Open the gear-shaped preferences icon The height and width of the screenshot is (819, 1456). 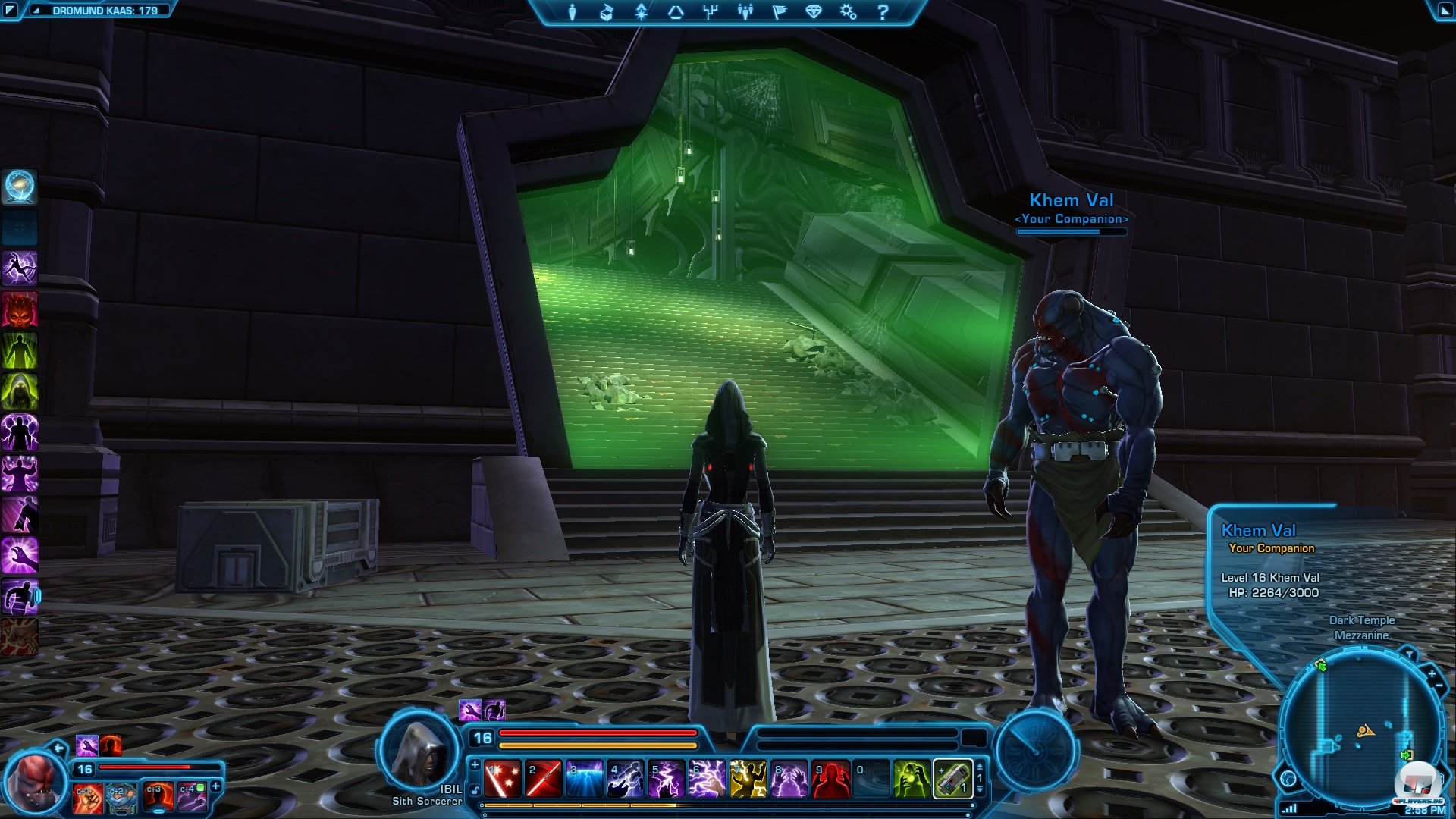(848, 12)
